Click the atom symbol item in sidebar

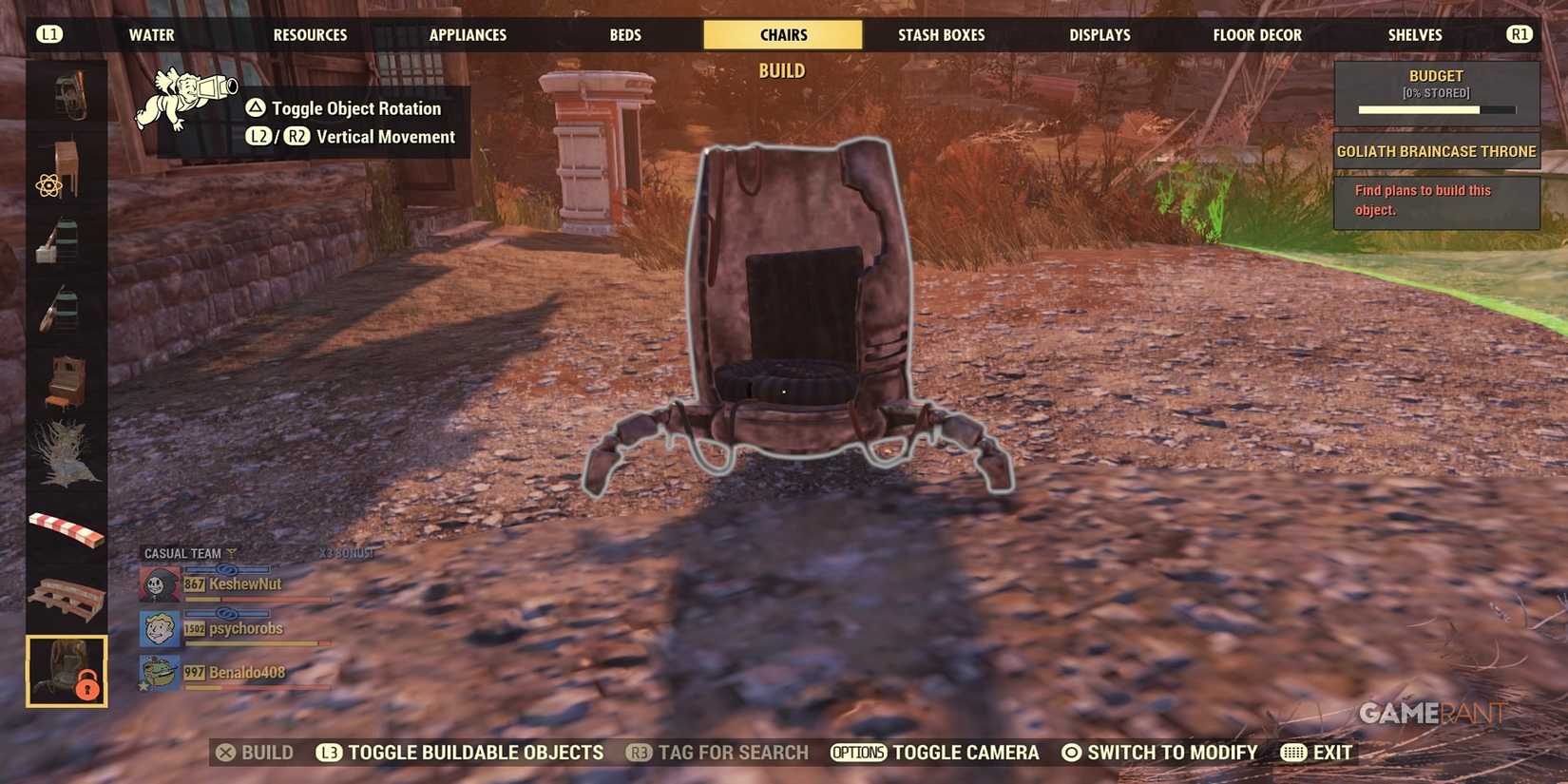click(x=48, y=185)
